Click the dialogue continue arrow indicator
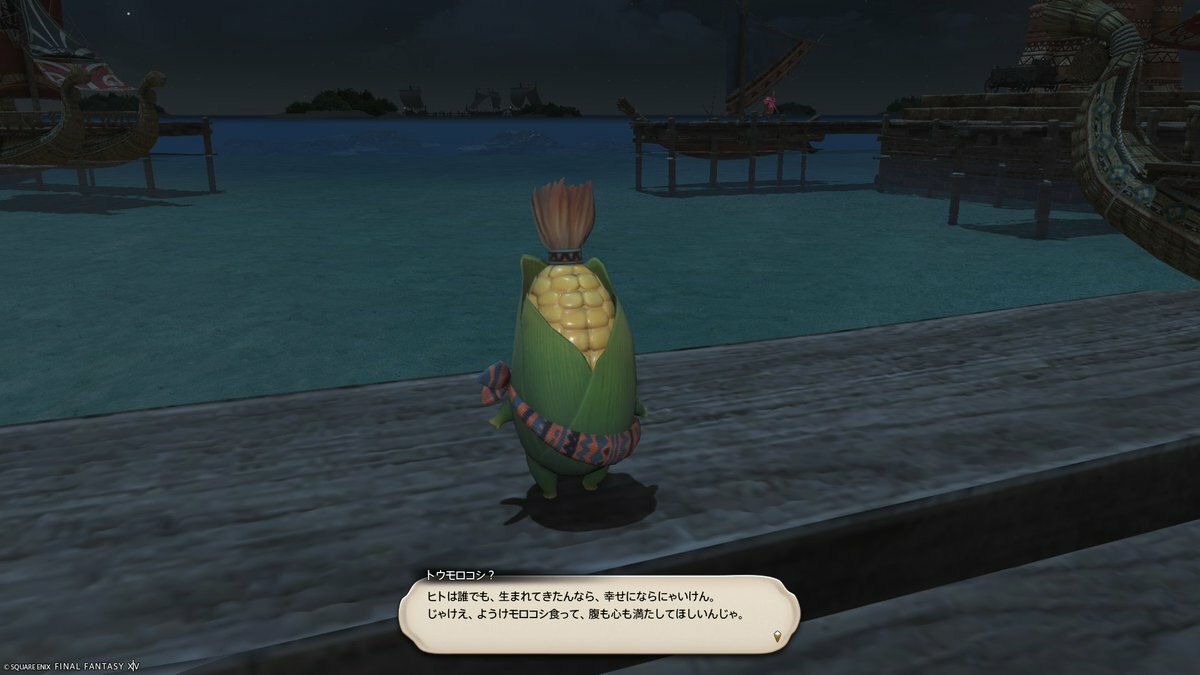 coord(775,635)
